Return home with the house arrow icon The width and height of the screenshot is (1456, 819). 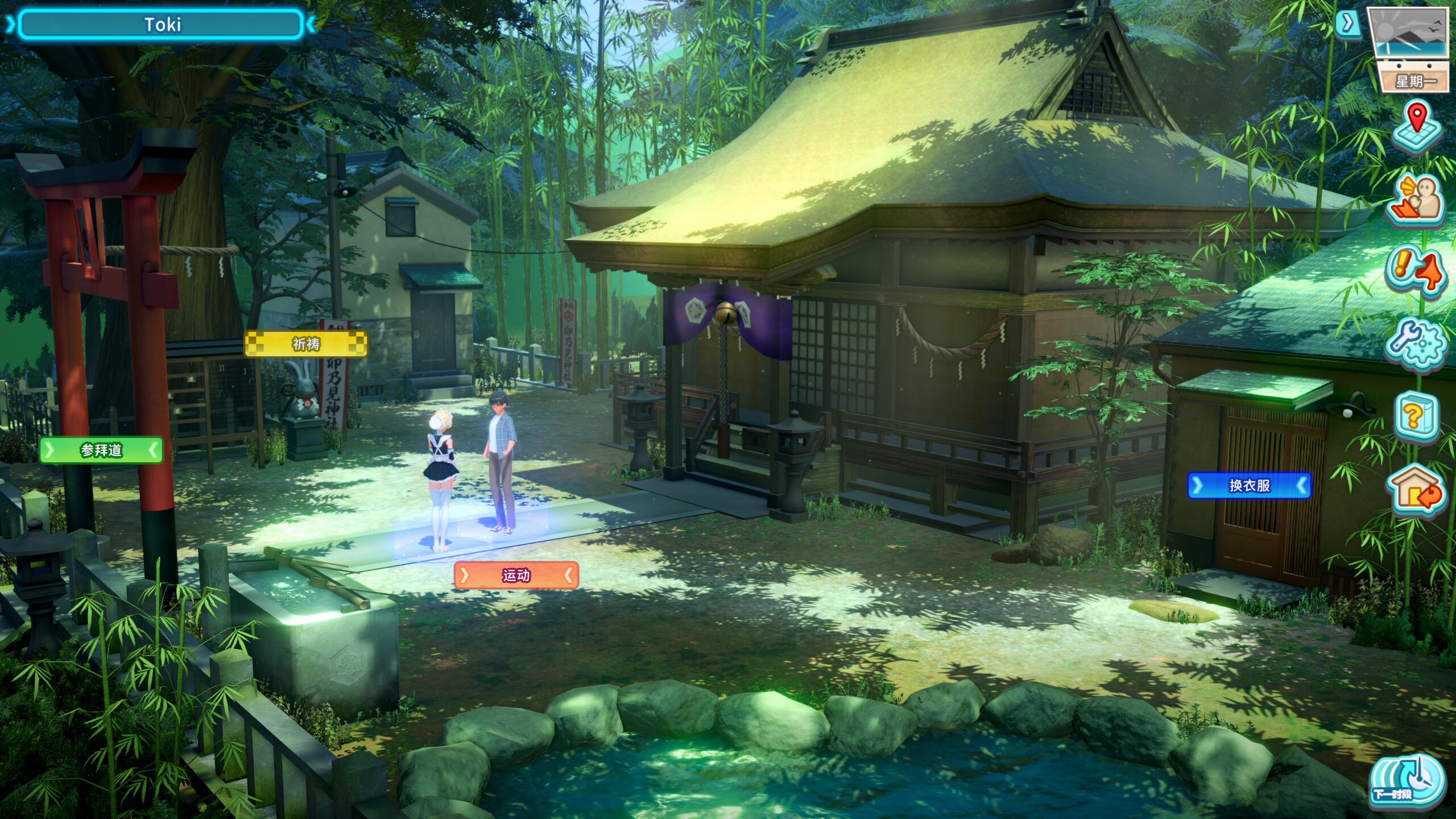[x=1417, y=490]
